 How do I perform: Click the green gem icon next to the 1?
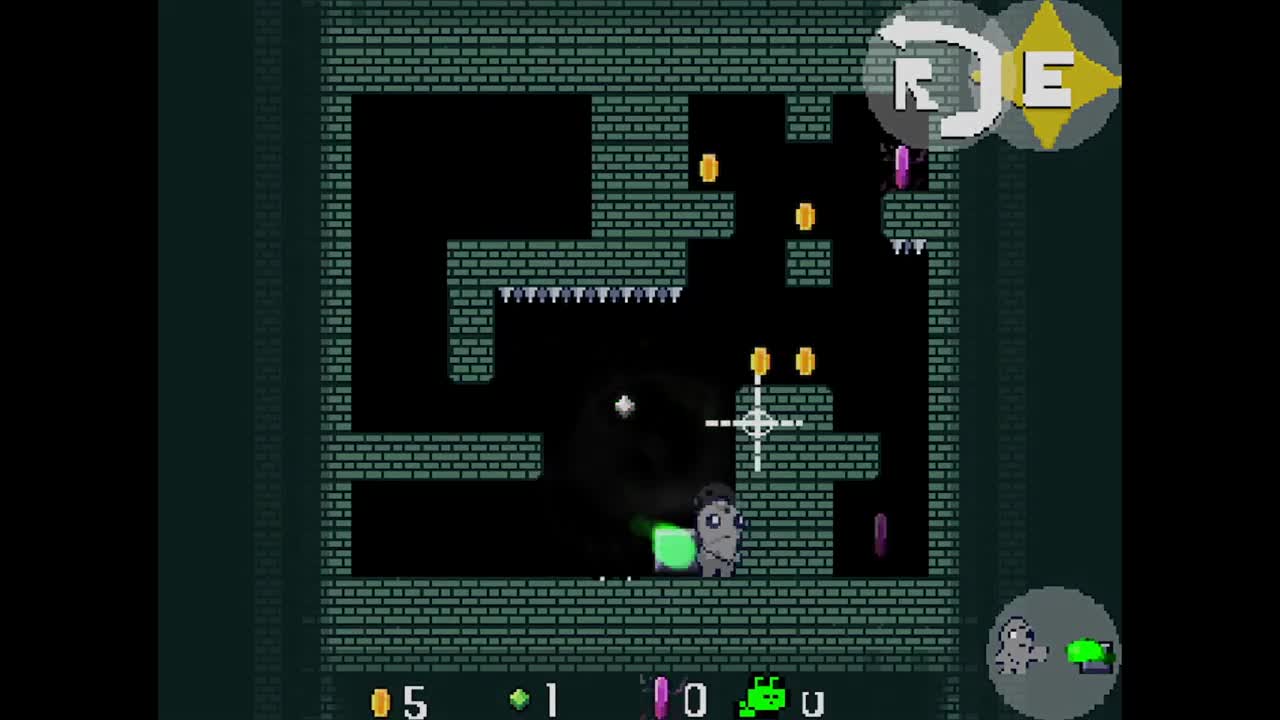(519, 698)
